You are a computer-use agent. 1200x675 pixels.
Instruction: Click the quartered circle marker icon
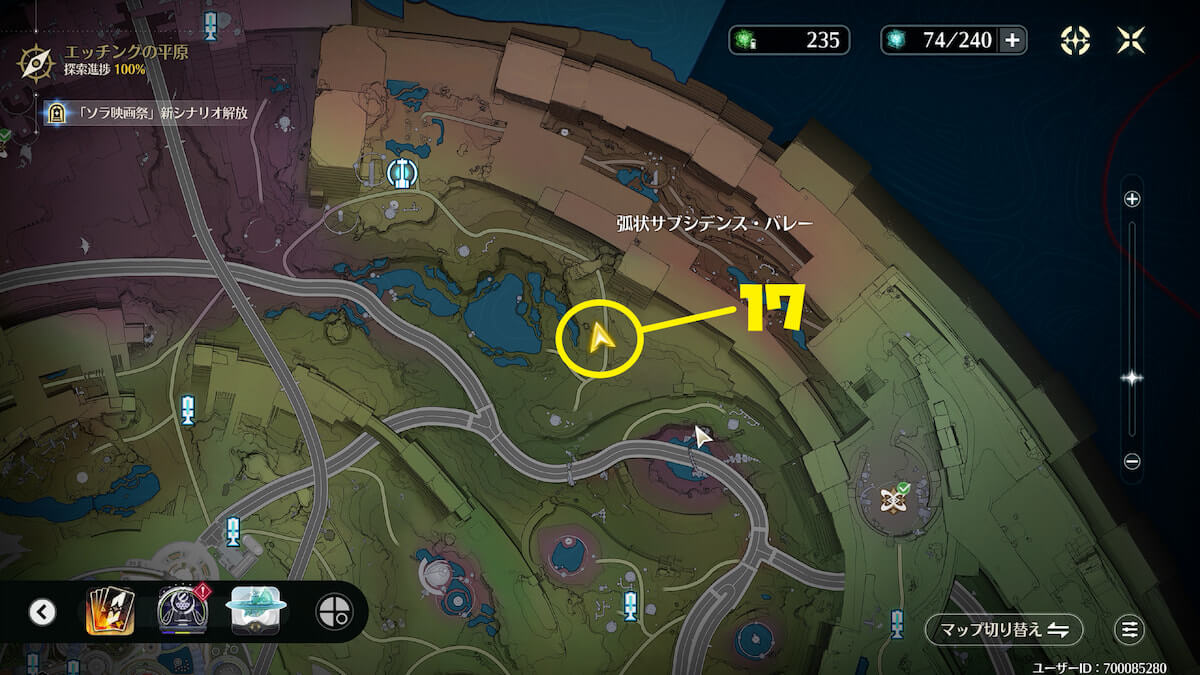(x=331, y=611)
